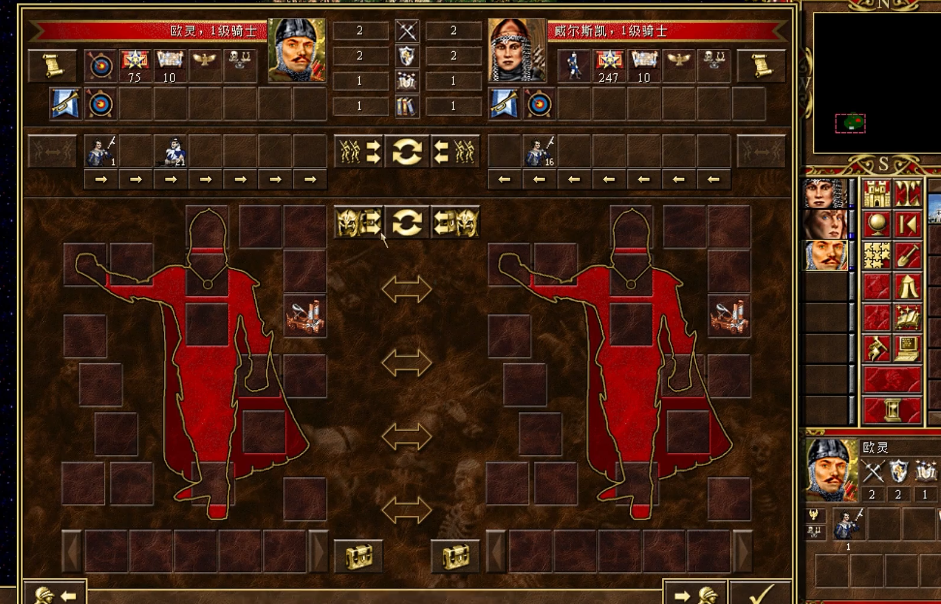Select the left hero's single swordsman stack

(x=101, y=151)
